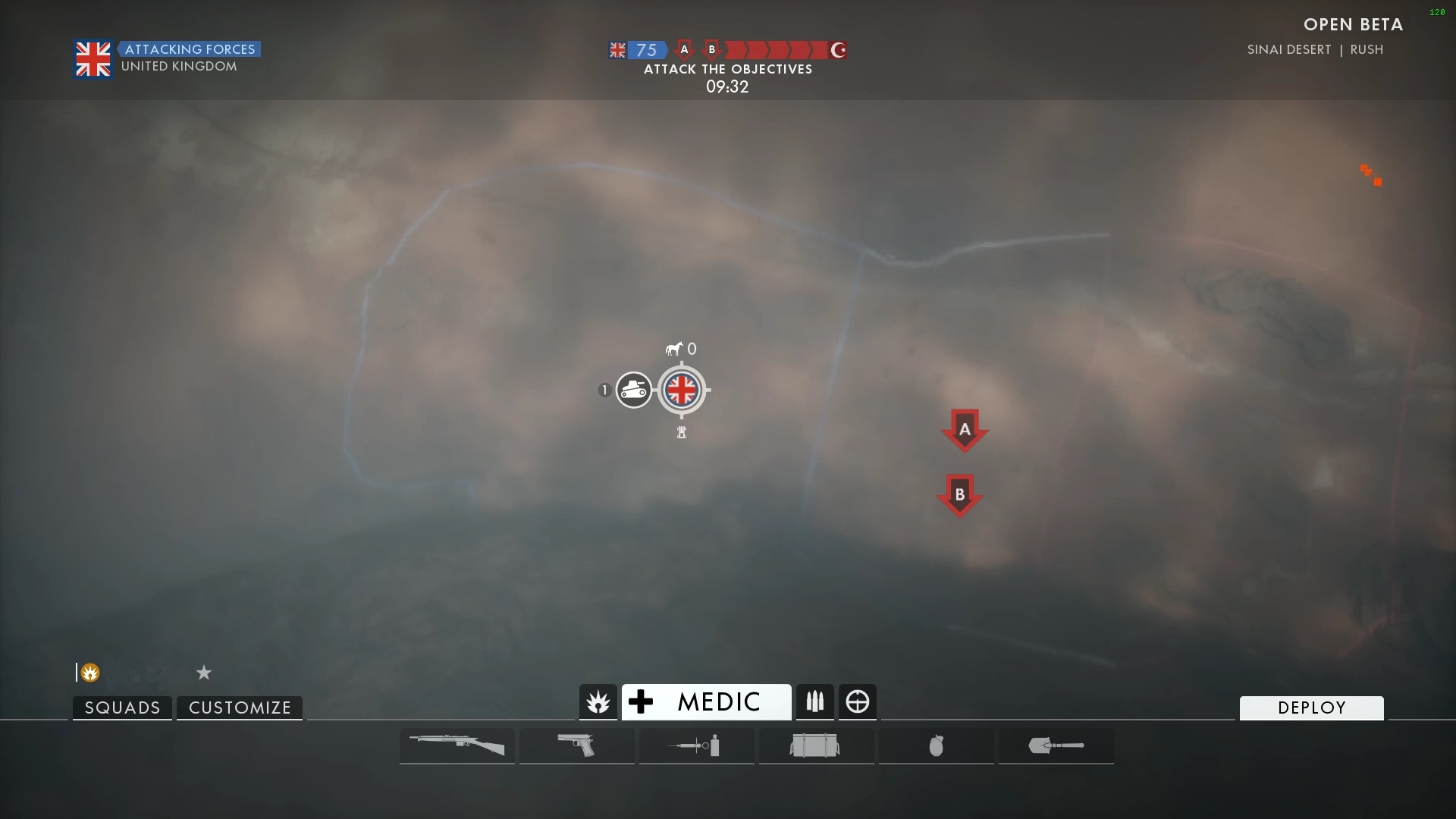Select the primary rifle loadout slot
Image resolution: width=1456 pixels, height=819 pixels.
[457, 745]
